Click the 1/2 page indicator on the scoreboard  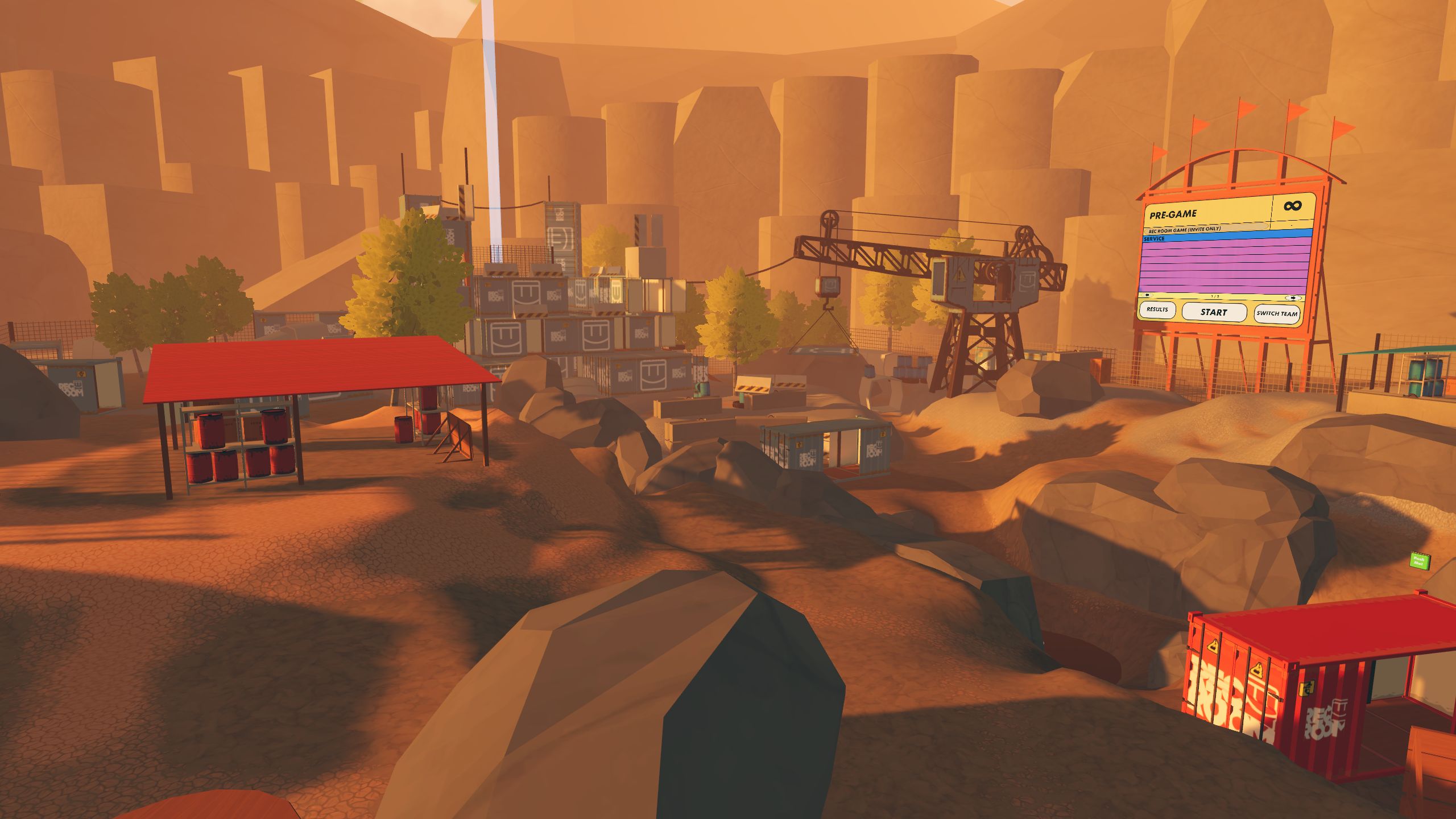pyautogui.click(x=1214, y=296)
